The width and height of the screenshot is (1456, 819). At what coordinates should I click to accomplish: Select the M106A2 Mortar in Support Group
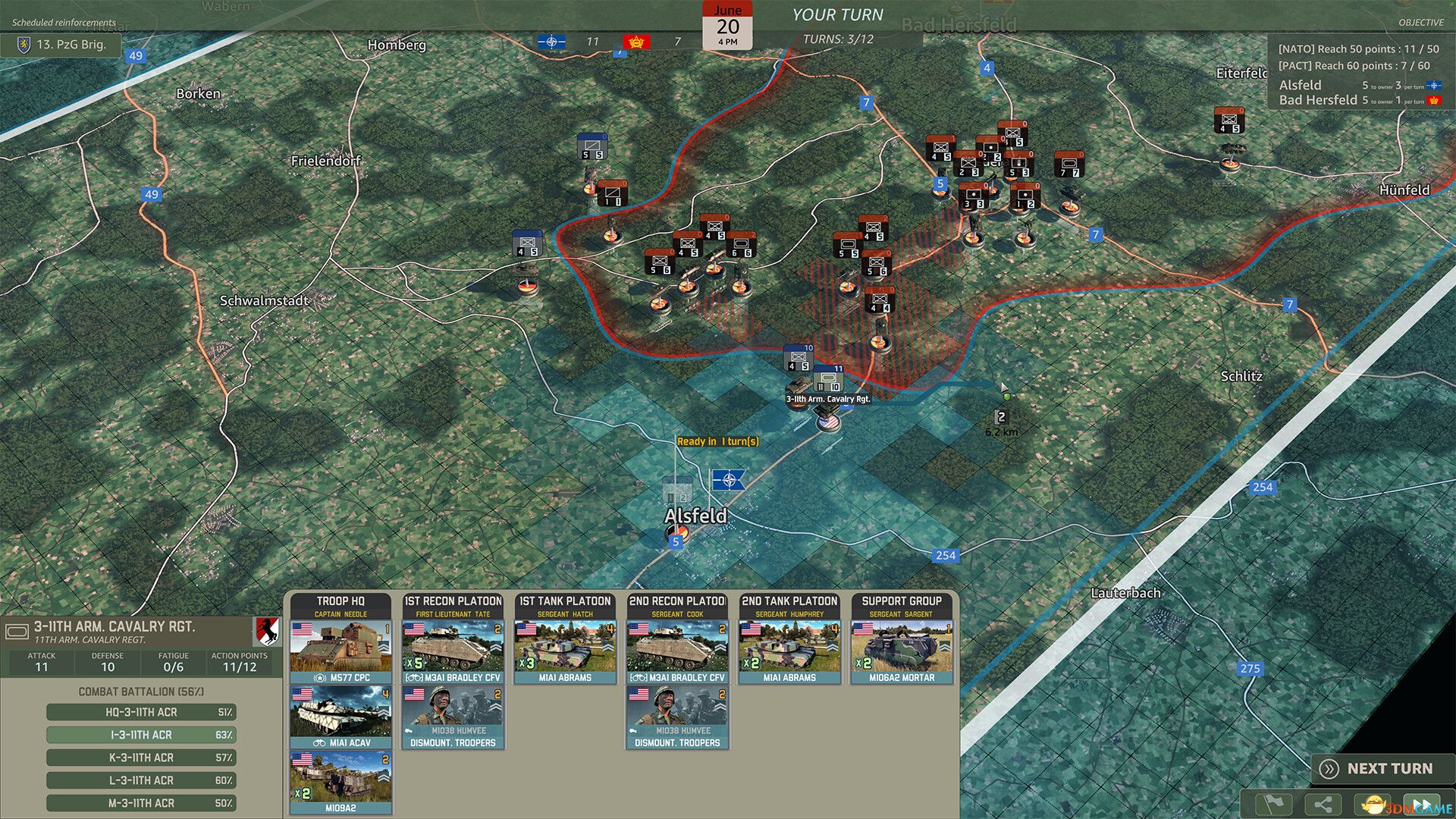coord(904,648)
